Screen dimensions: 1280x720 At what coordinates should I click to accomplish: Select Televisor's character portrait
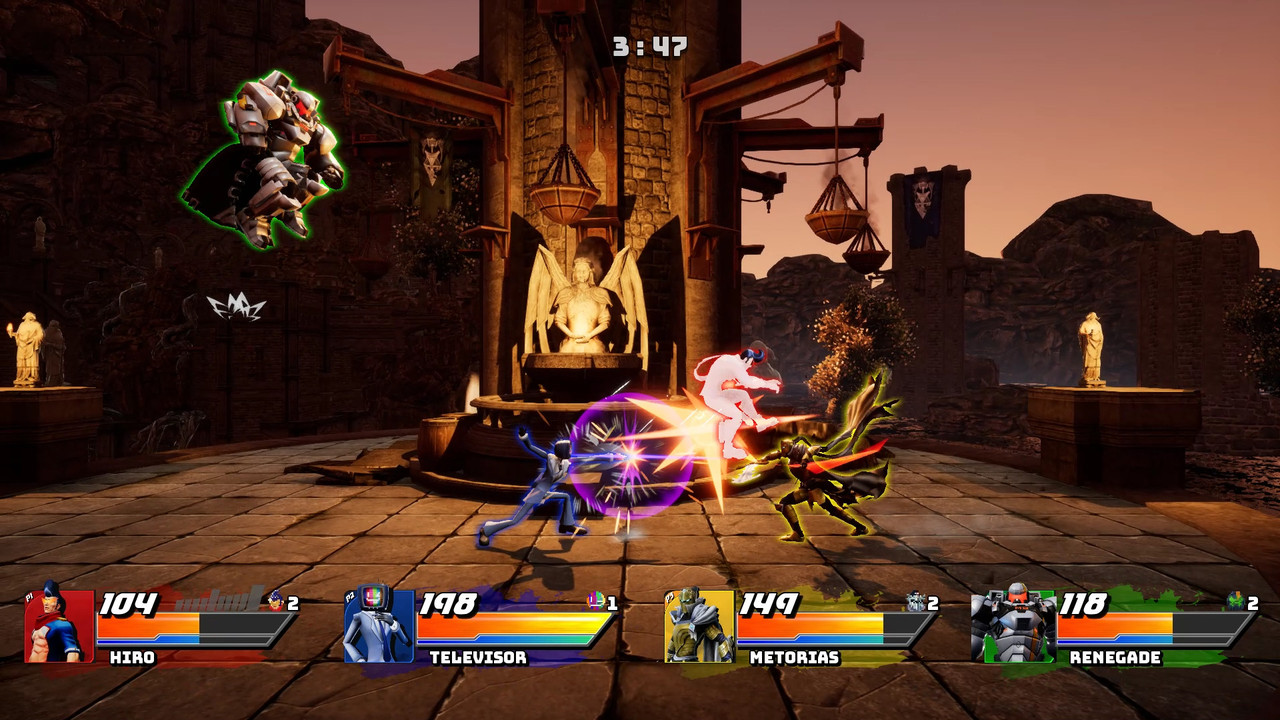point(379,626)
